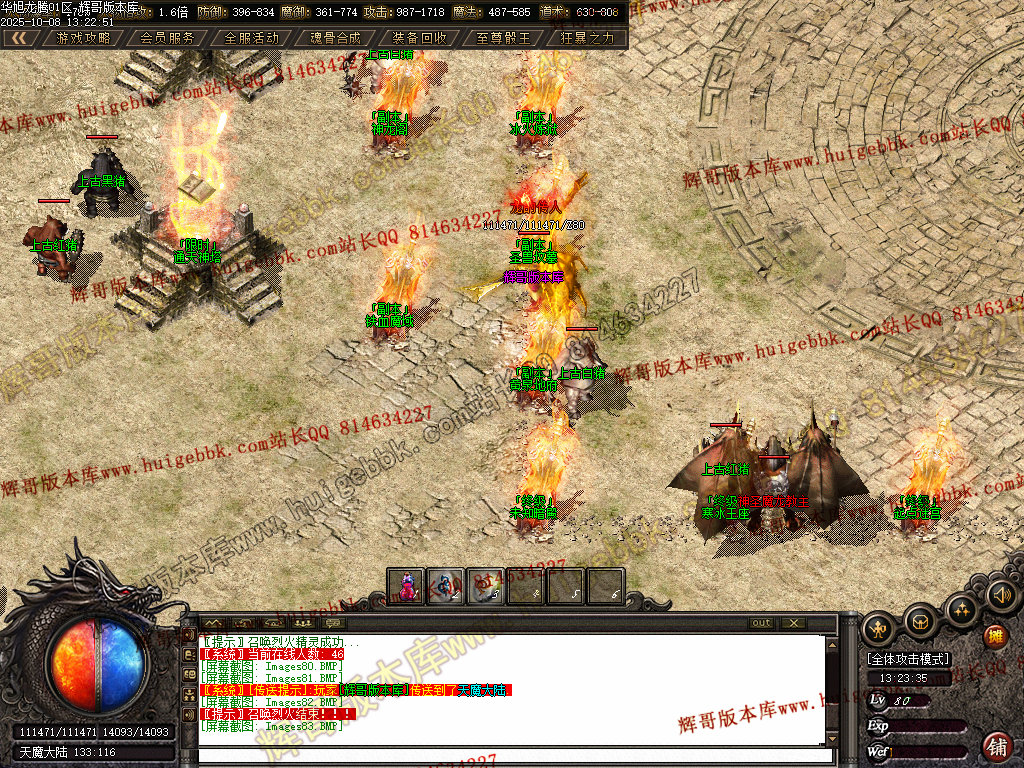Open the skills panel with three stars

962,608
